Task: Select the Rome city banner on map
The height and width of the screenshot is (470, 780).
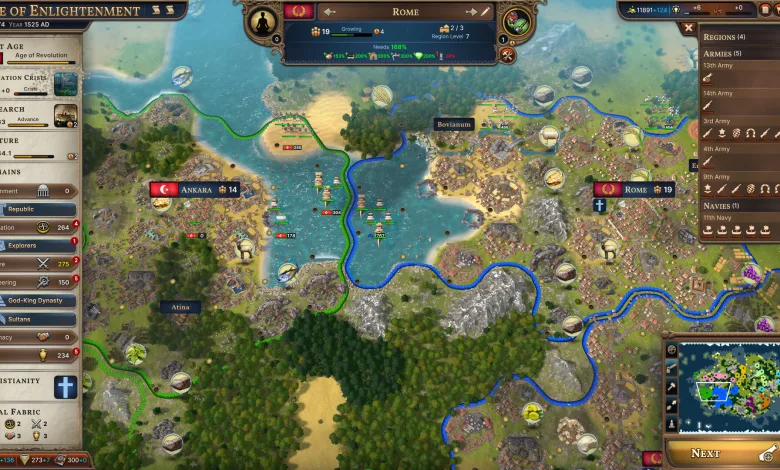Action: 634,189
